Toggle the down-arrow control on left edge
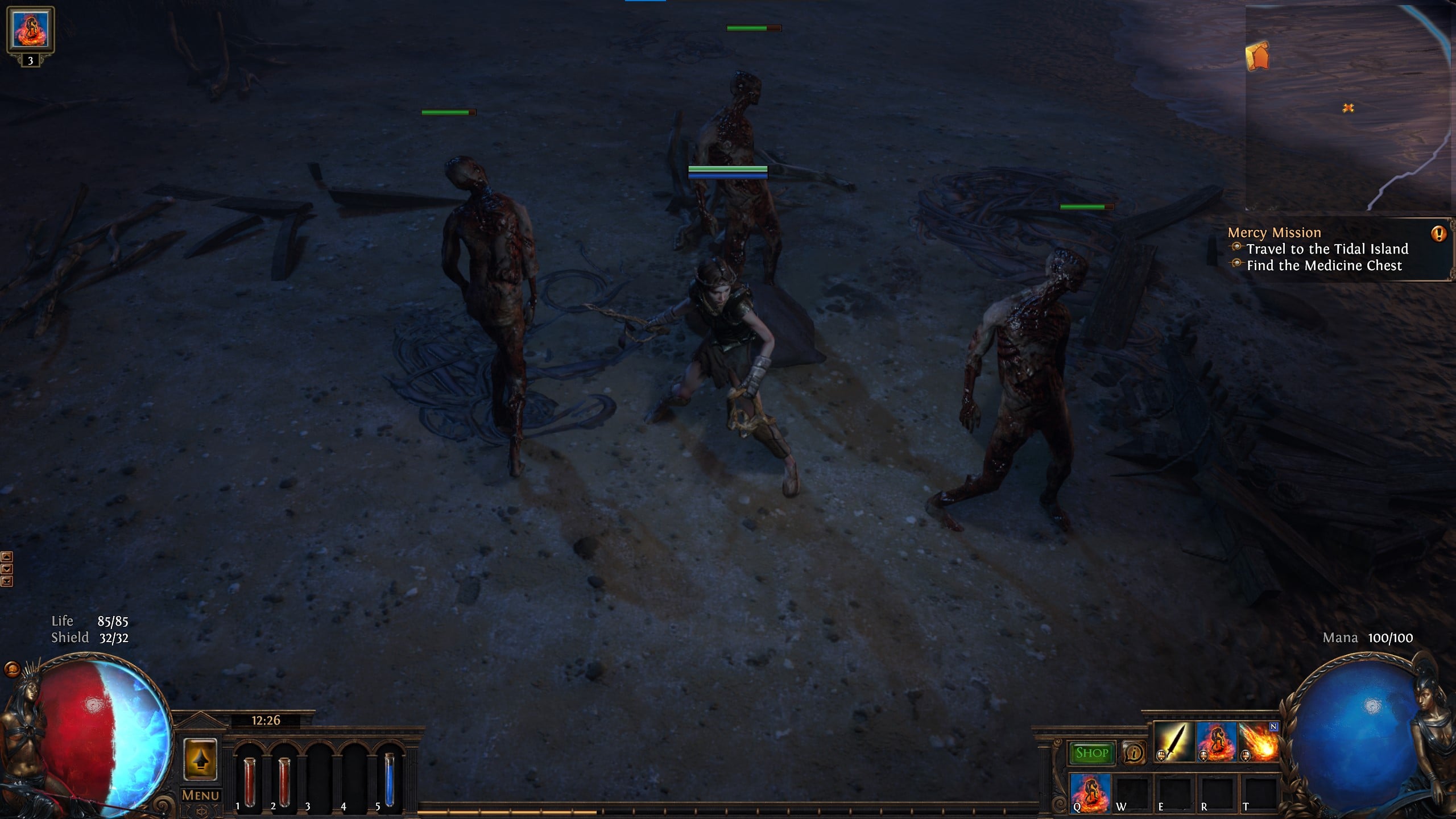 (7, 569)
